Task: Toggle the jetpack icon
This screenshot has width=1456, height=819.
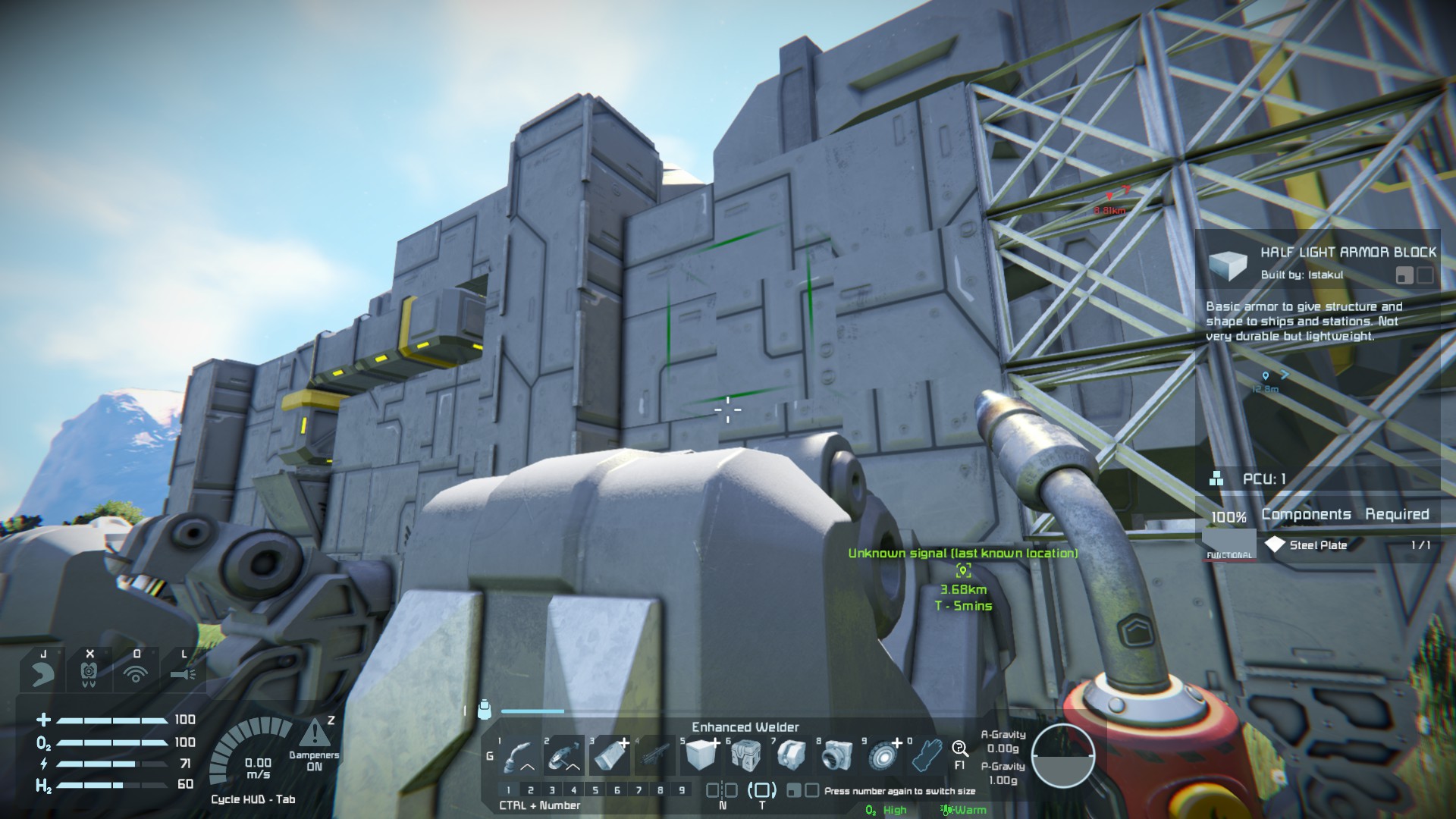Action: pyautogui.click(x=89, y=672)
